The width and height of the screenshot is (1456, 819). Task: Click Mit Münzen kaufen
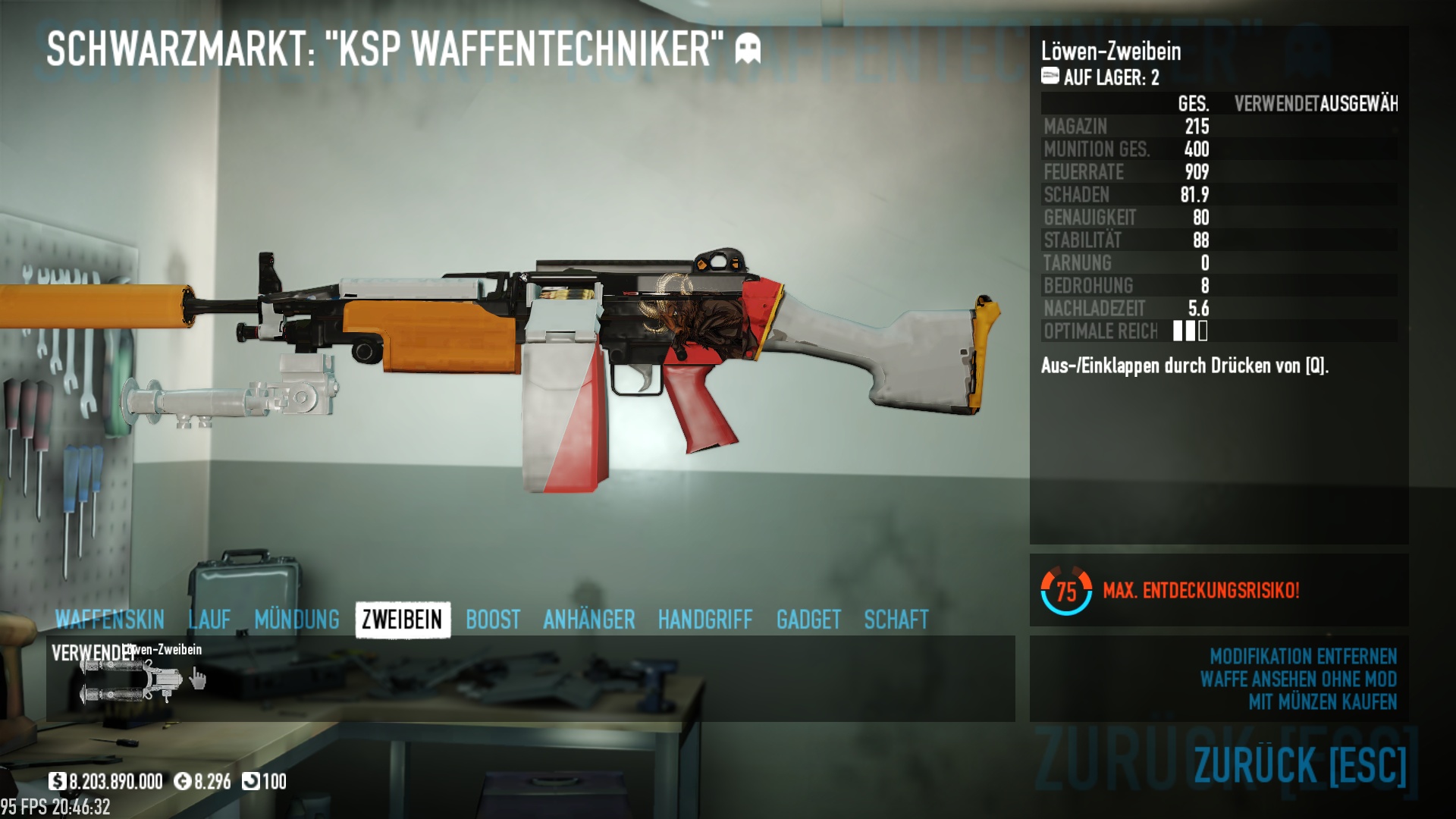[x=1323, y=701]
